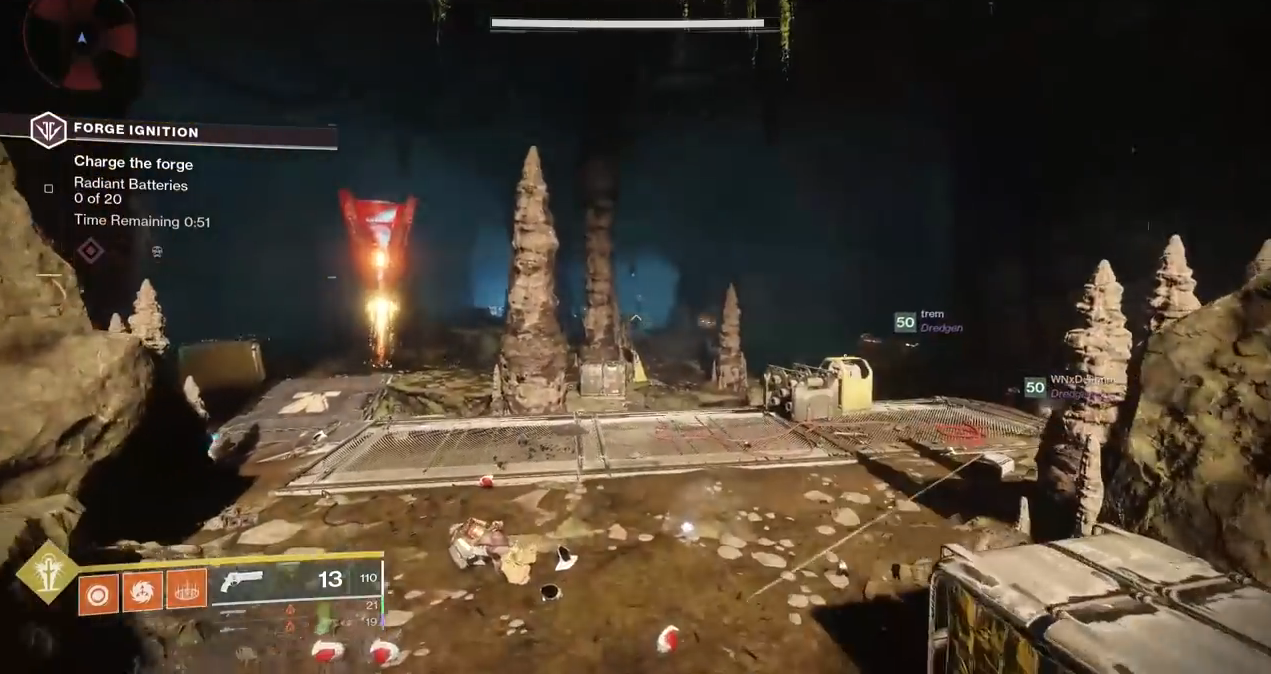
Task: Click the diamond modifier icon below objectives
Action: tap(91, 251)
